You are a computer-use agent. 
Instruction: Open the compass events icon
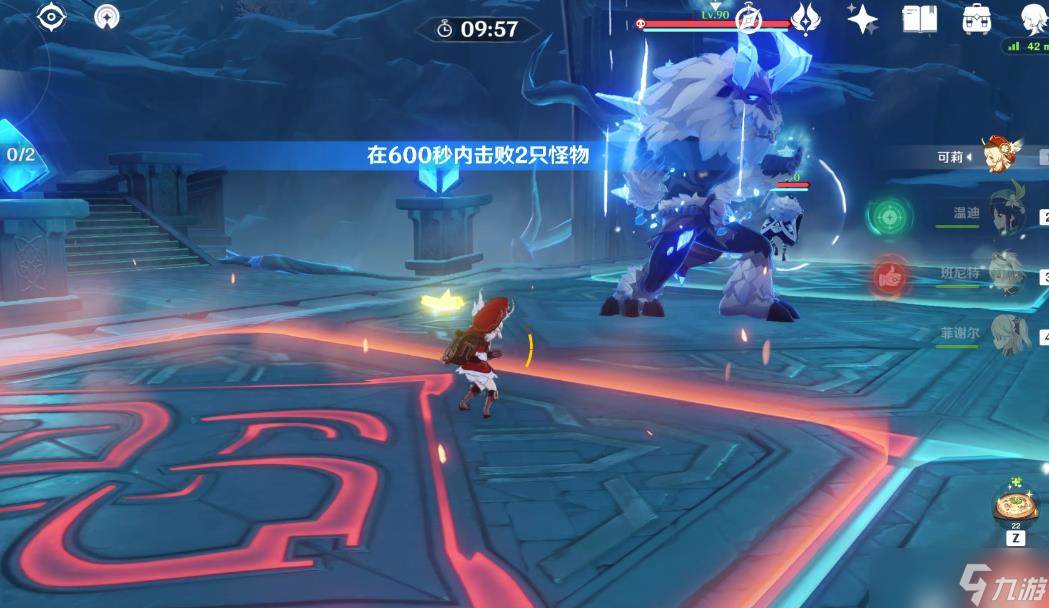[750, 19]
